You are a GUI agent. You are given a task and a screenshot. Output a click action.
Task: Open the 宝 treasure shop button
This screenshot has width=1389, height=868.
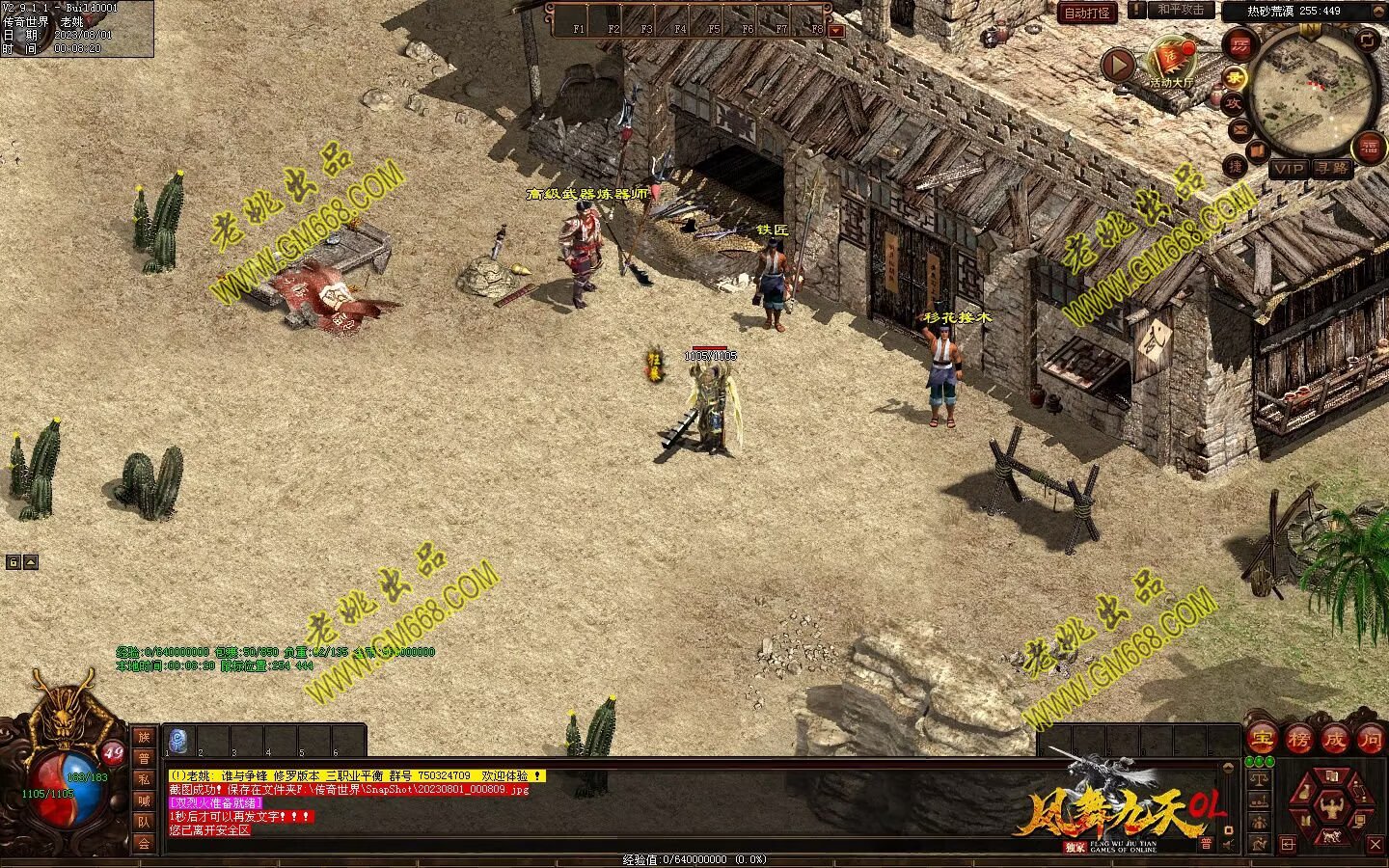pyautogui.click(x=1262, y=740)
